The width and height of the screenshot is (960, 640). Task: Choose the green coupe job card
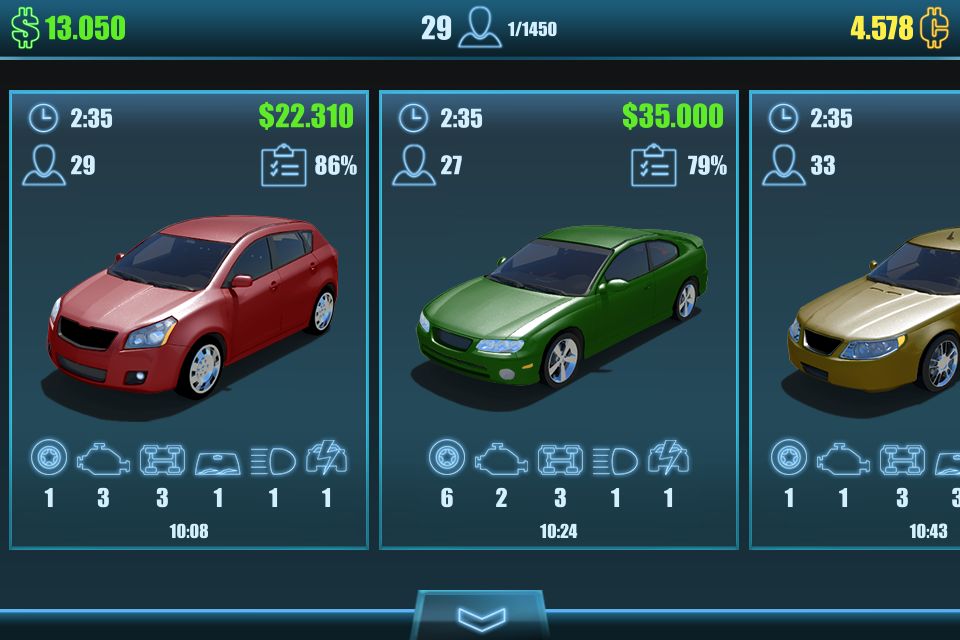click(x=559, y=320)
